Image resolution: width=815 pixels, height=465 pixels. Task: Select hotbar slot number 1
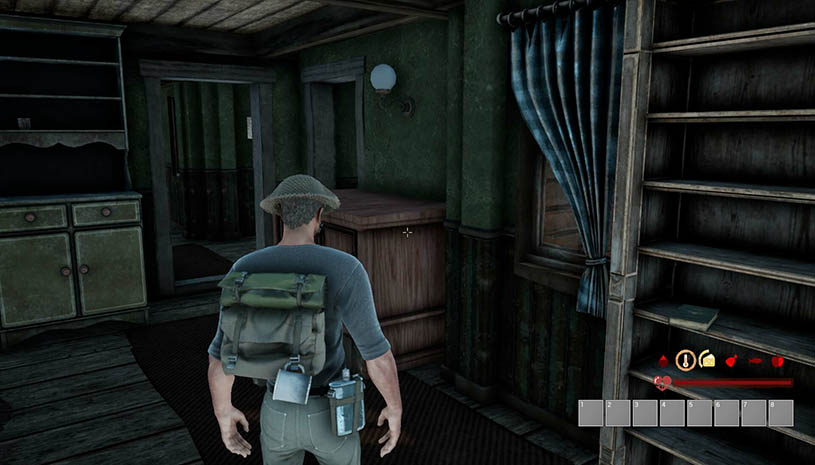[x=592, y=413]
